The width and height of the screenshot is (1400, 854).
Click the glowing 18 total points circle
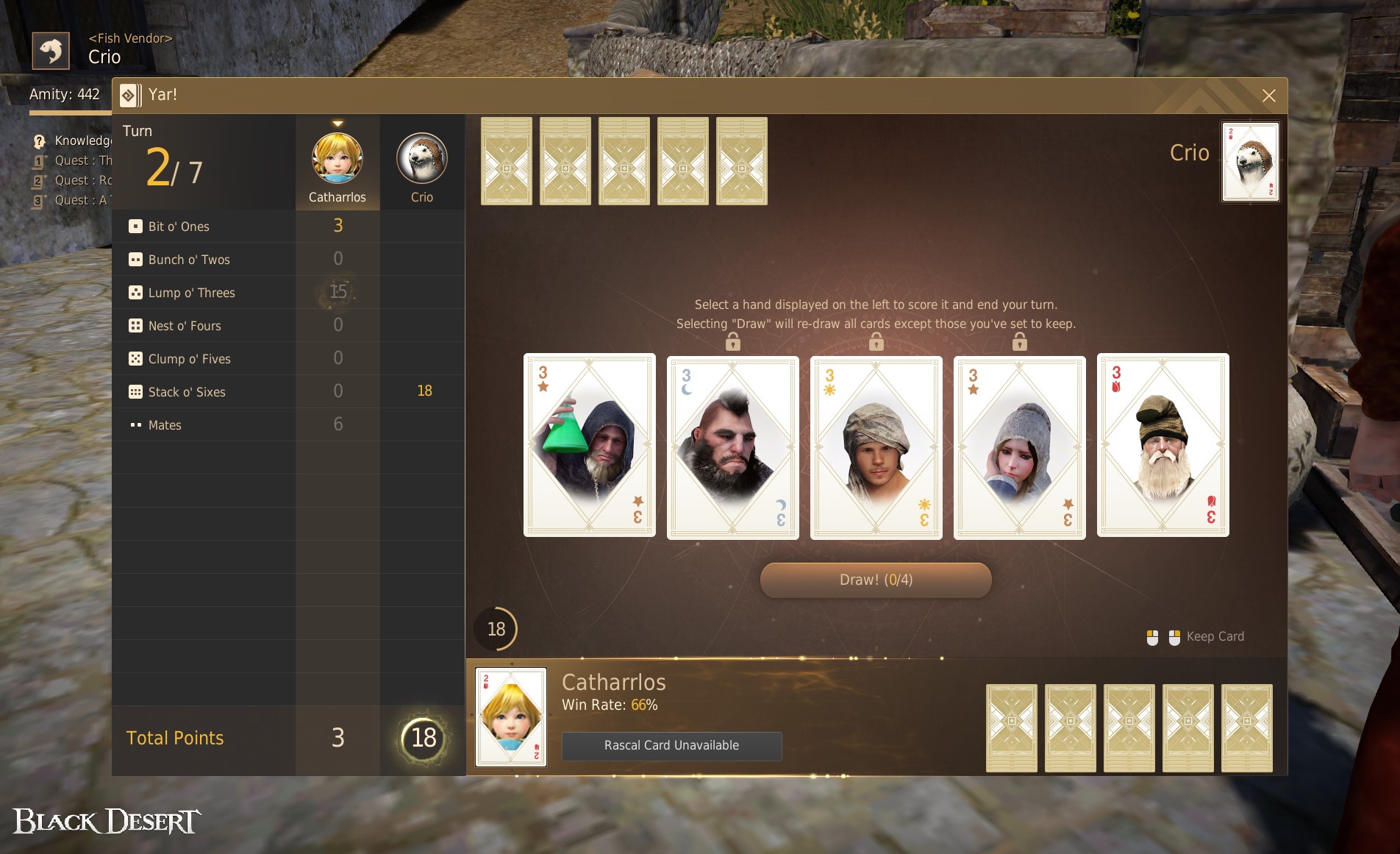pyautogui.click(x=423, y=739)
